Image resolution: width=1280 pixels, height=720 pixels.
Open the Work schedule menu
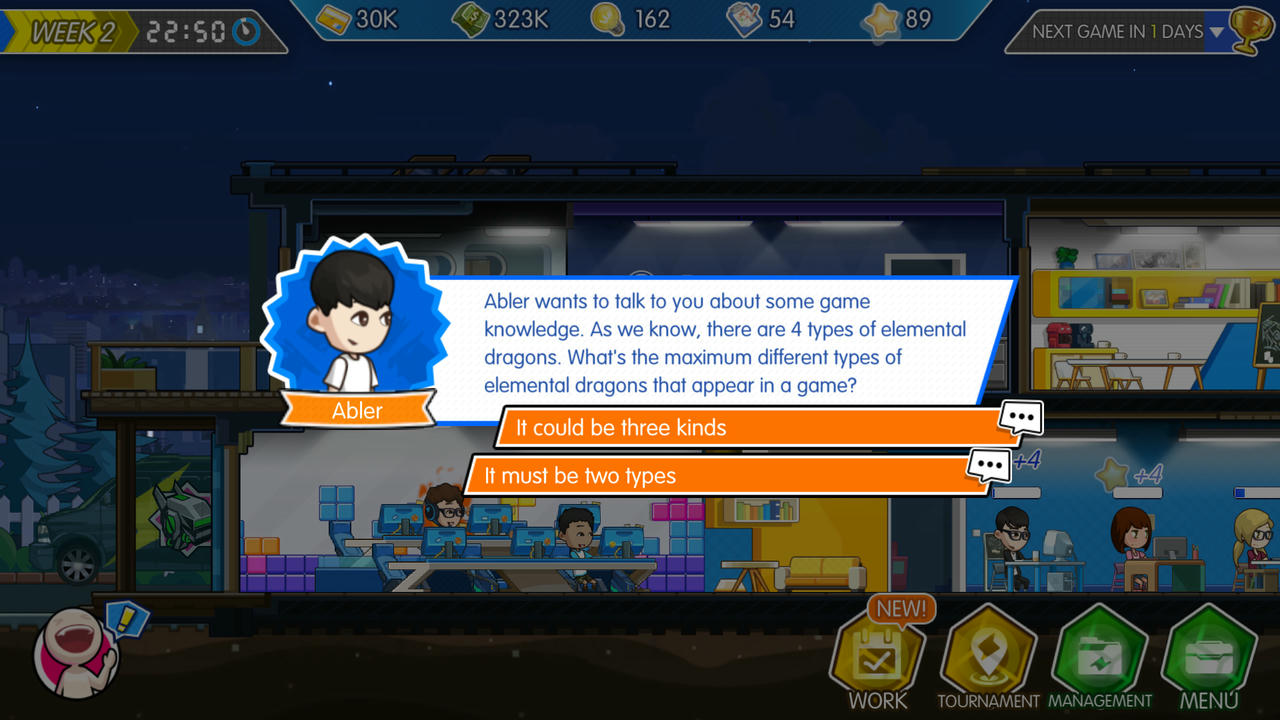(877, 658)
